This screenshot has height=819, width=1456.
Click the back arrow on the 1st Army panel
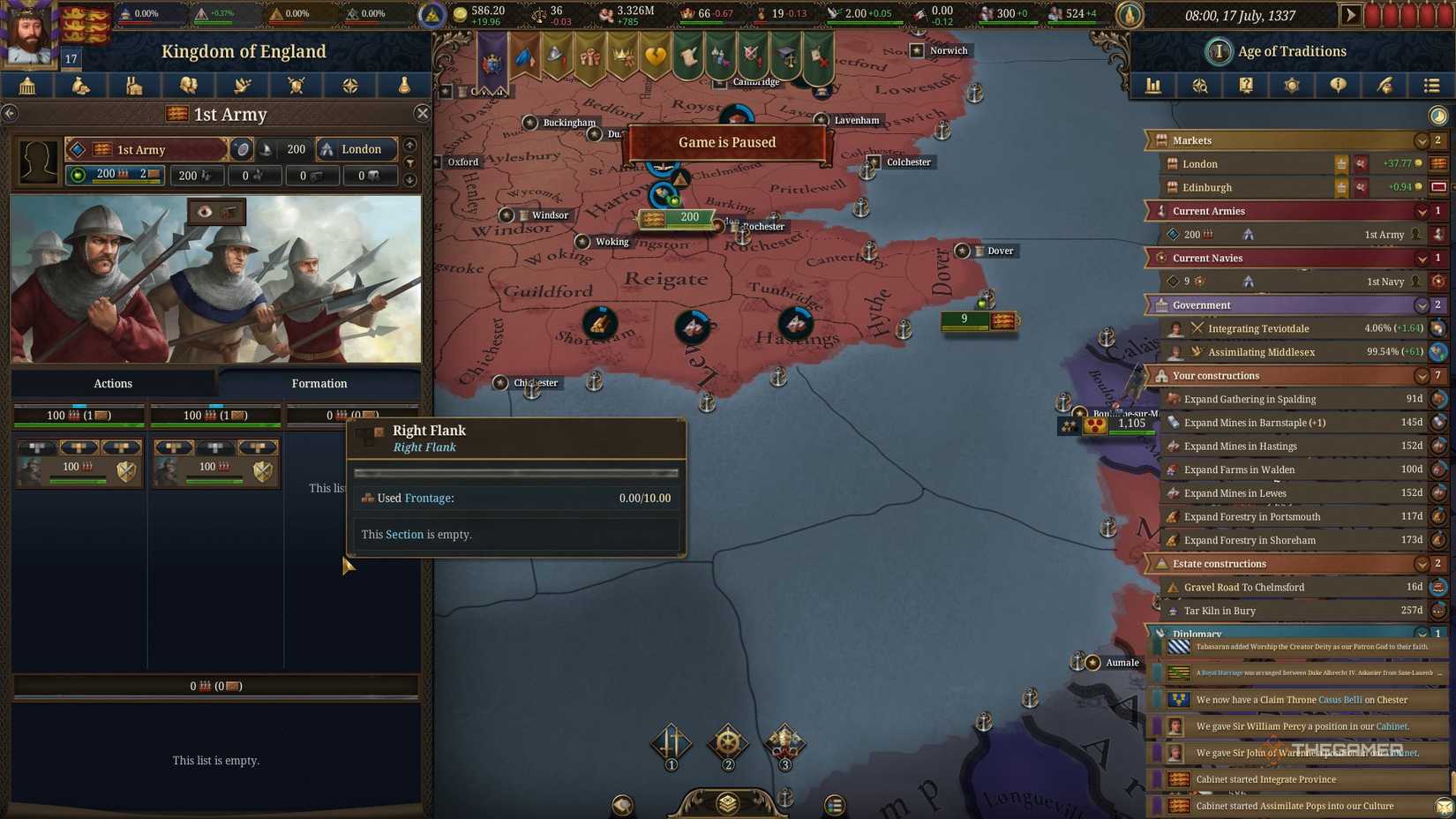11,113
